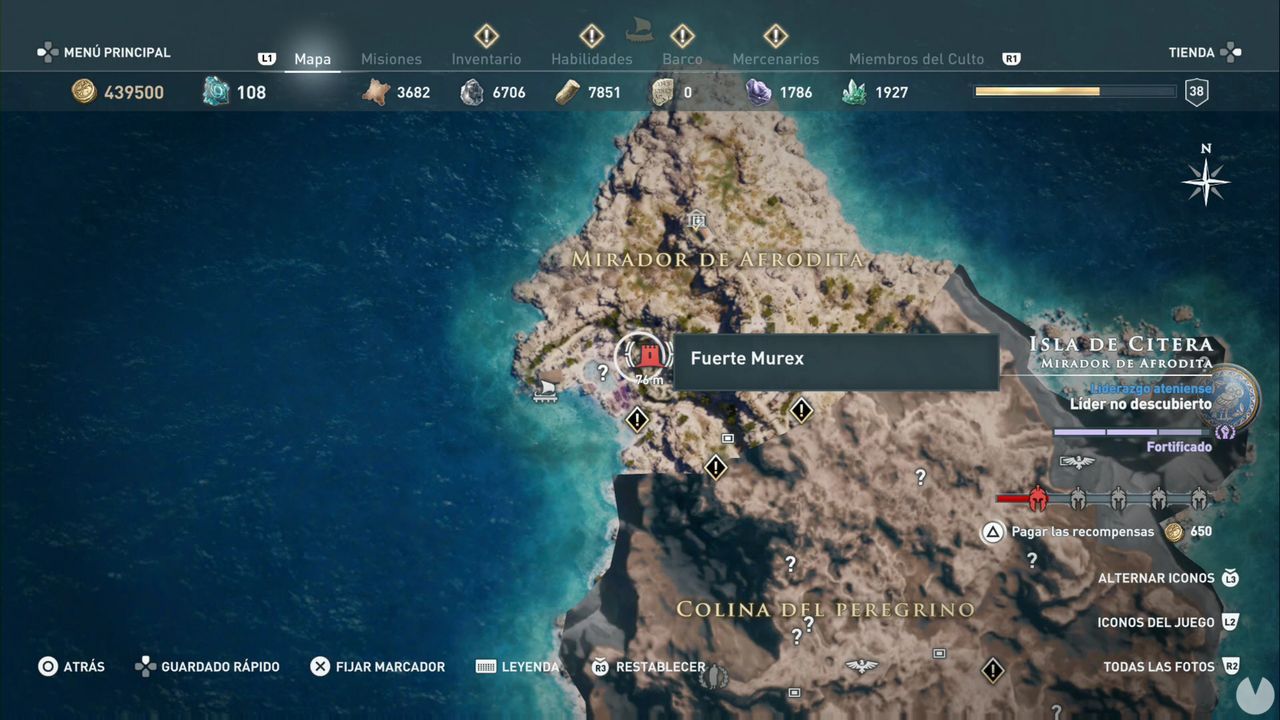Switch to the Misiones tab

point(391,59)
